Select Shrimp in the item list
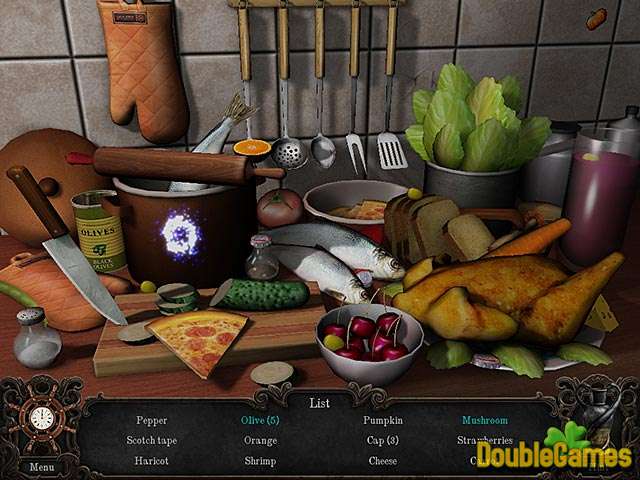 (260, 461)
